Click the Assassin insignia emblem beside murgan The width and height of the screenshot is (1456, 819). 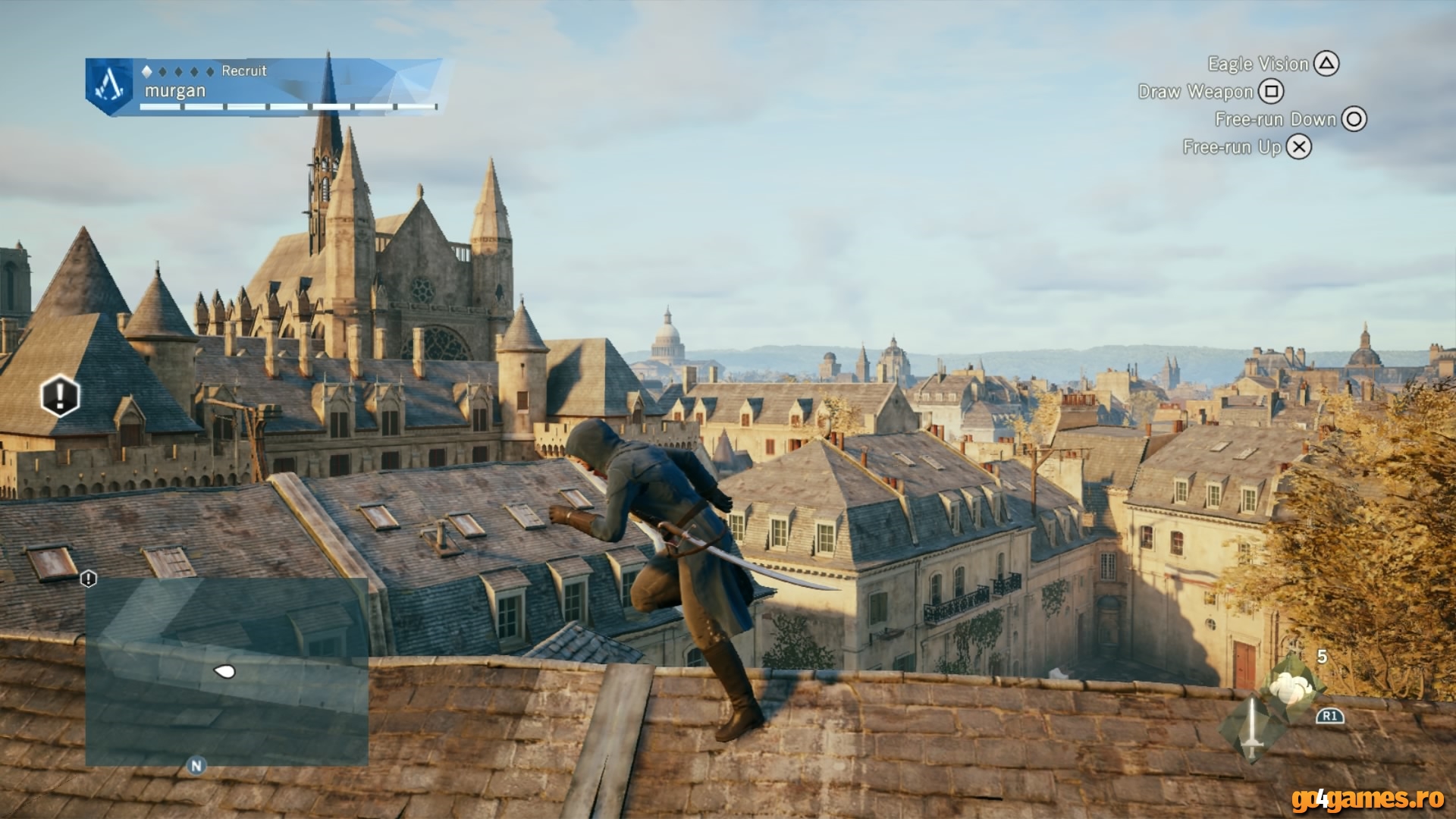tap(109, 86)
